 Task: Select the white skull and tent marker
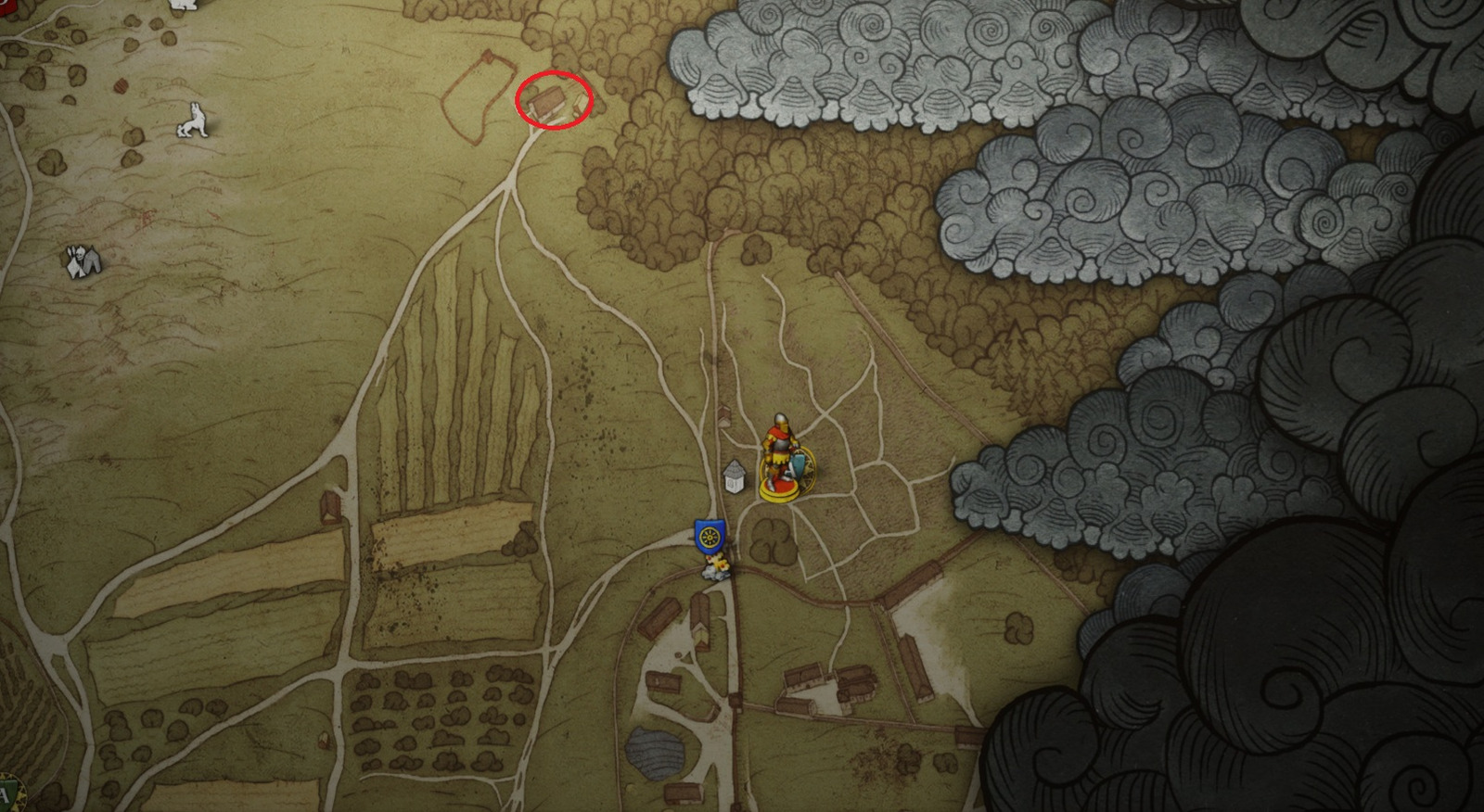pos(82,260)
